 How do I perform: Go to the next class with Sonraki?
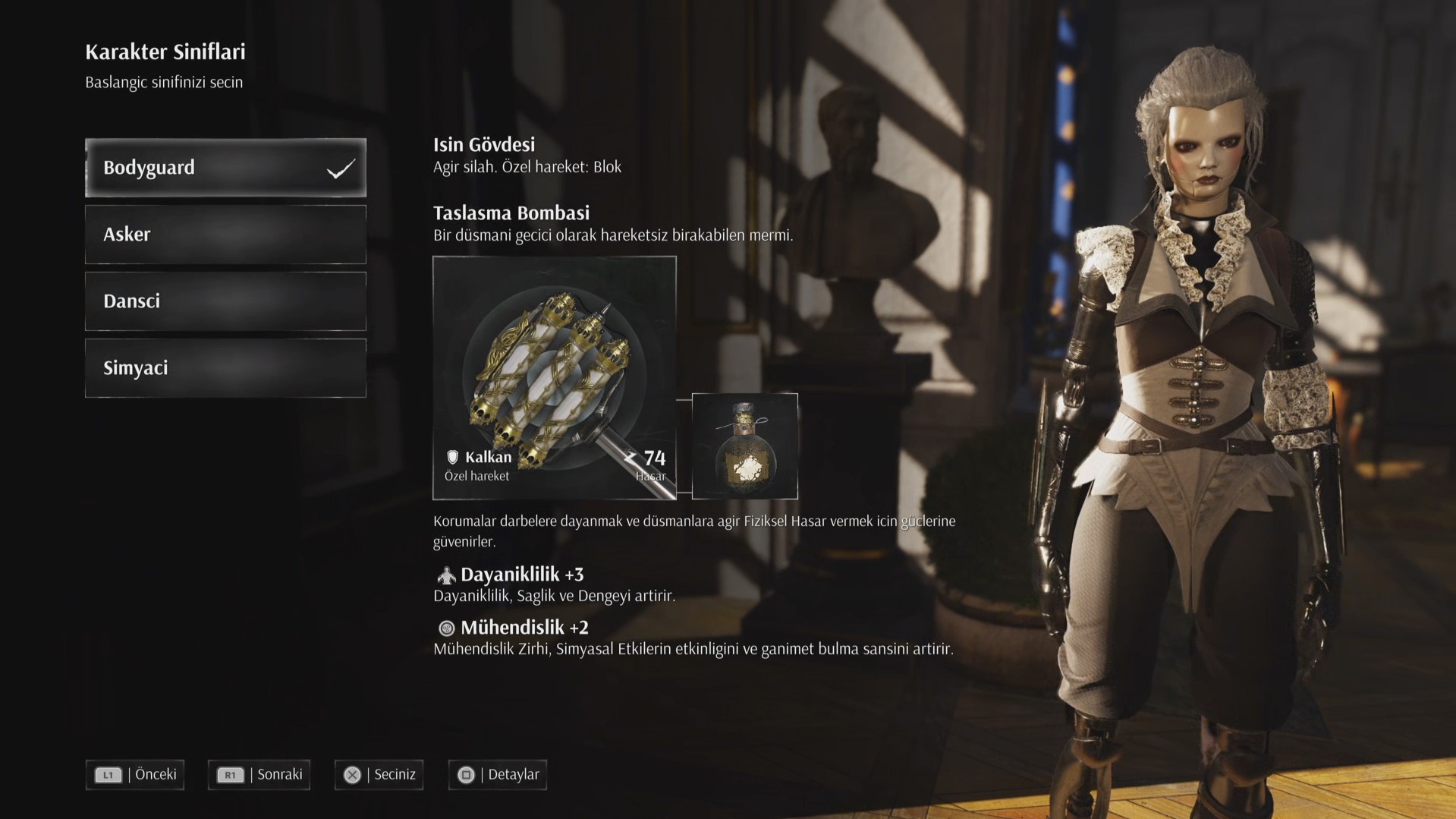click(259, 775)
